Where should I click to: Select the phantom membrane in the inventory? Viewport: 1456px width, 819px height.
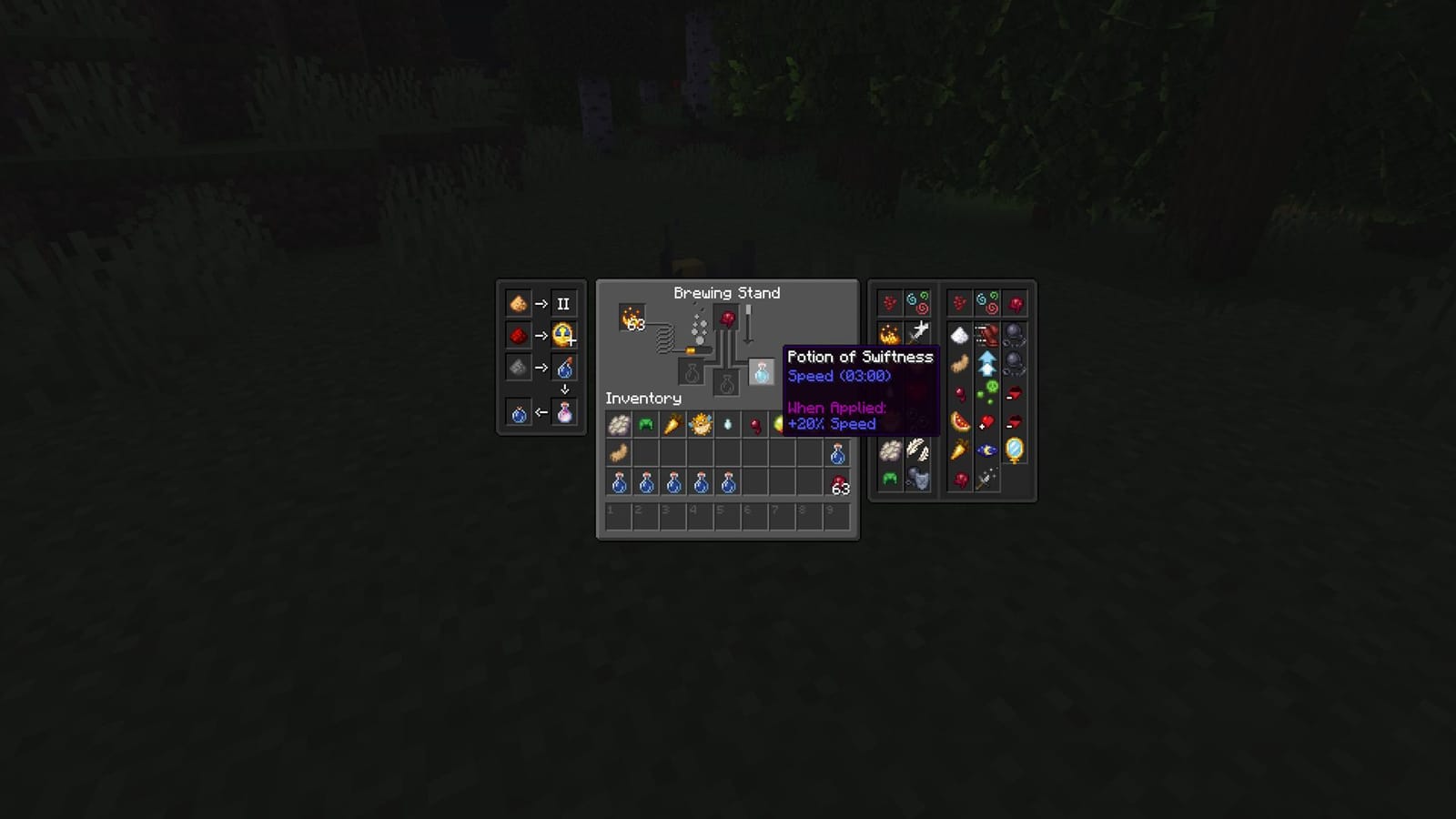pos(618,453)
